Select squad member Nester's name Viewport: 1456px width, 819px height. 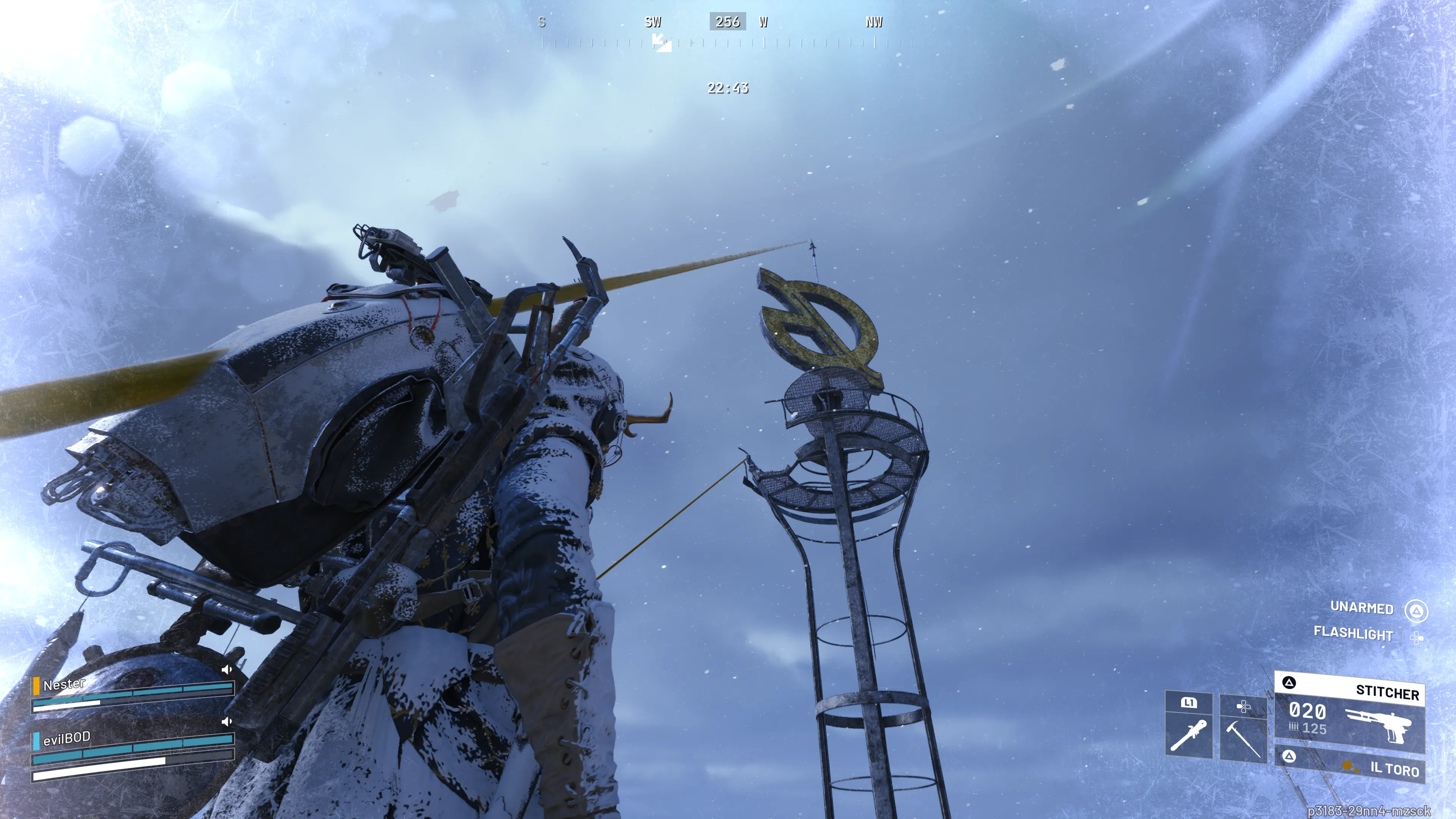(64, 684)
